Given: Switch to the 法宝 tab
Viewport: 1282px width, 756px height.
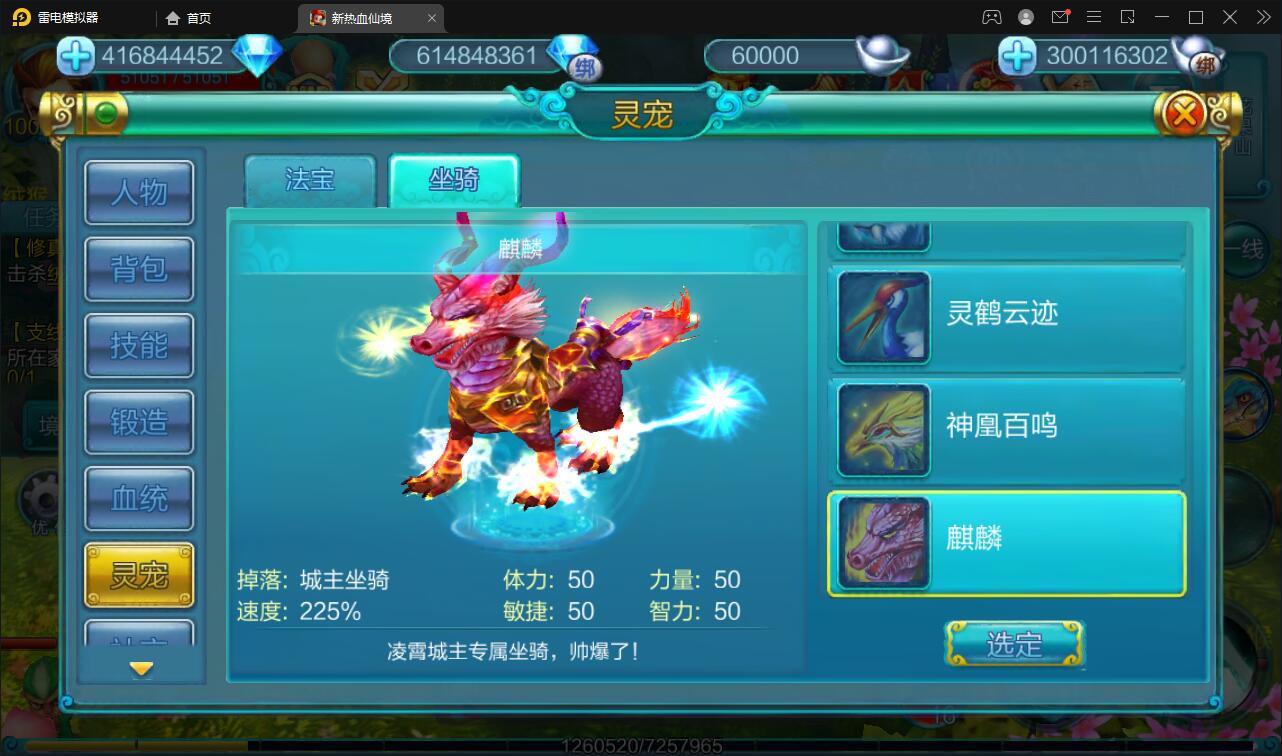Looking at the screenshot, I should (309, 180).
